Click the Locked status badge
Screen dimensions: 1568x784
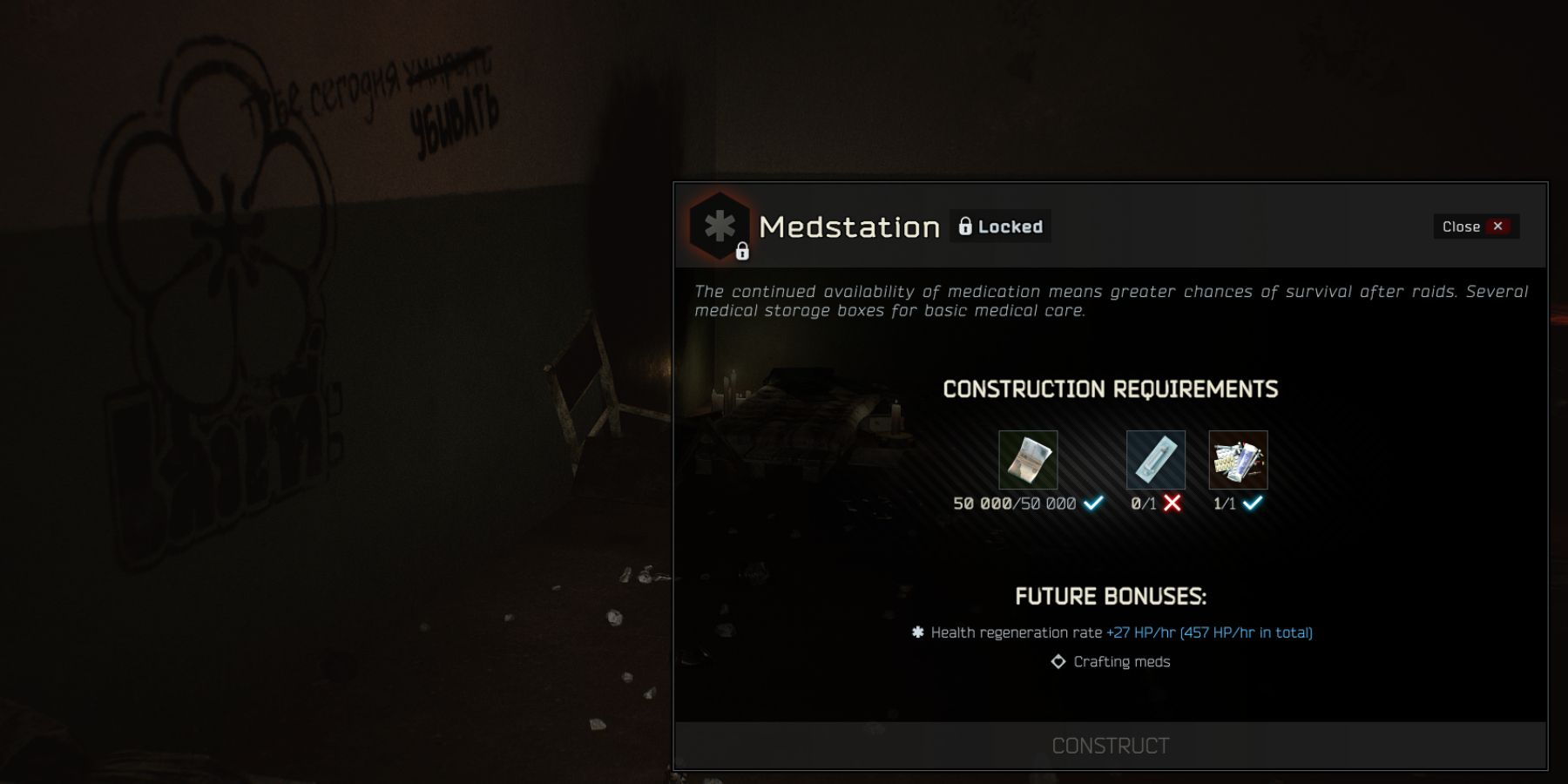coord(1000,226)
